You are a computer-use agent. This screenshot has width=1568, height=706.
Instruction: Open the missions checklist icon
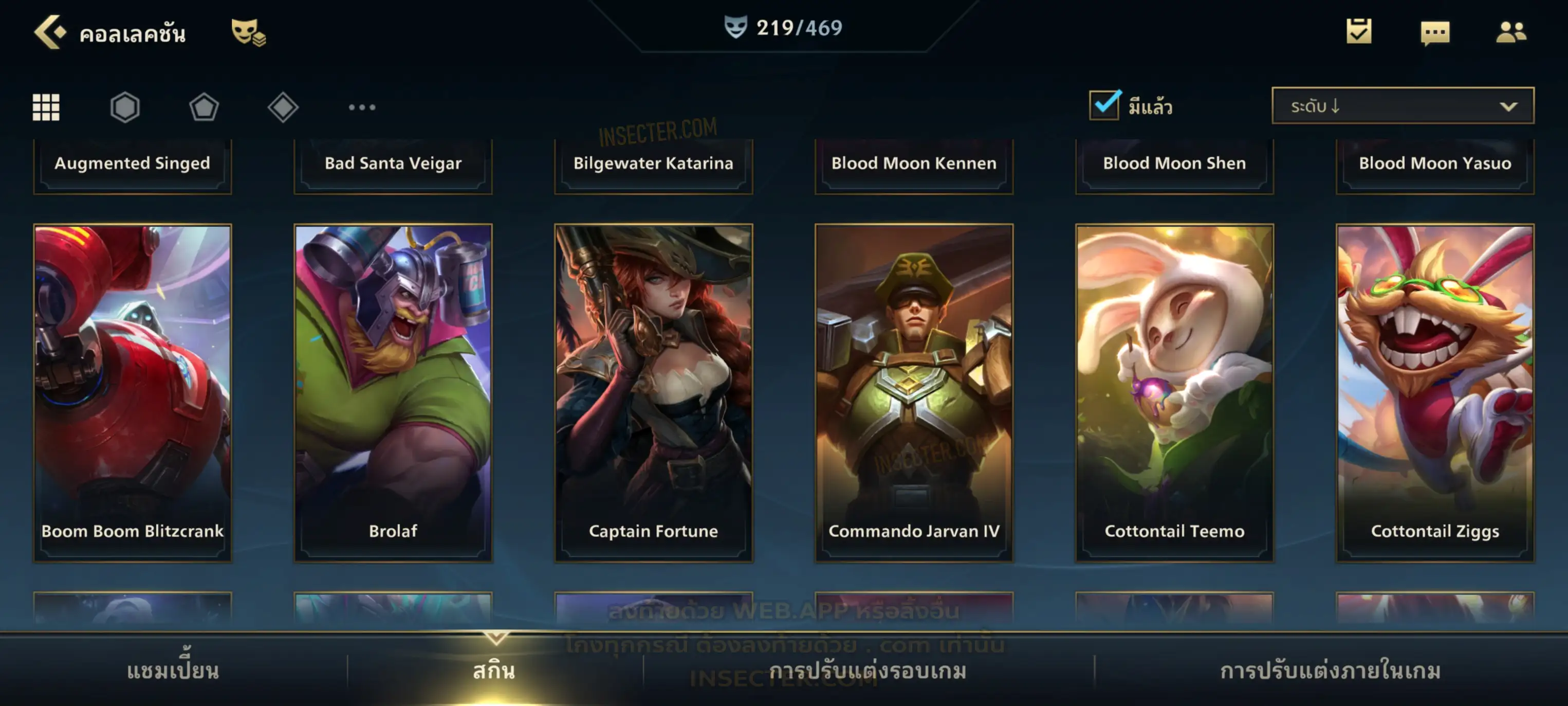[1358, 32]
